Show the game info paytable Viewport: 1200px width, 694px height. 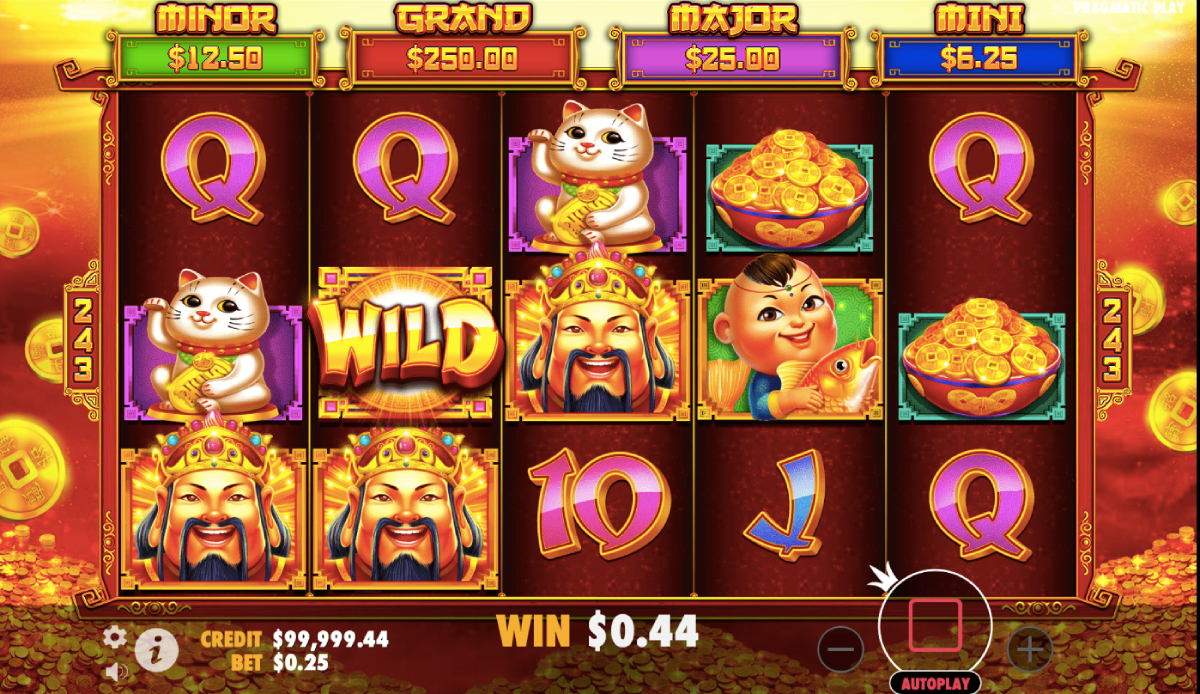click(157, 651)
